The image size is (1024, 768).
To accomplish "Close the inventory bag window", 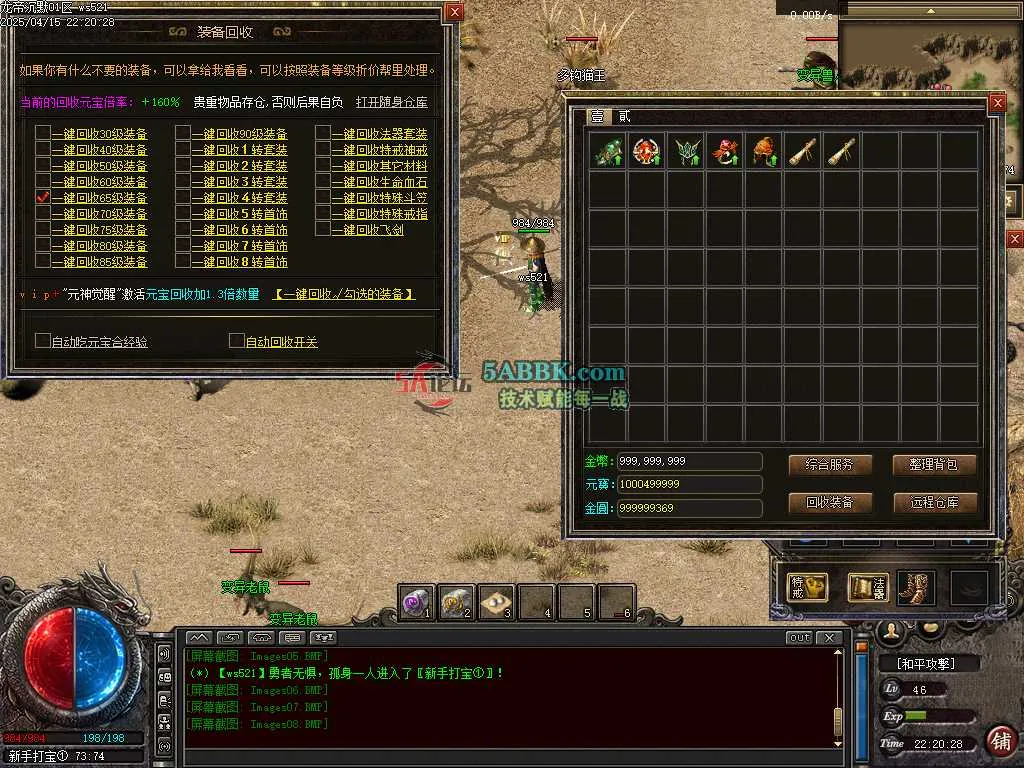I will (996, 103).
